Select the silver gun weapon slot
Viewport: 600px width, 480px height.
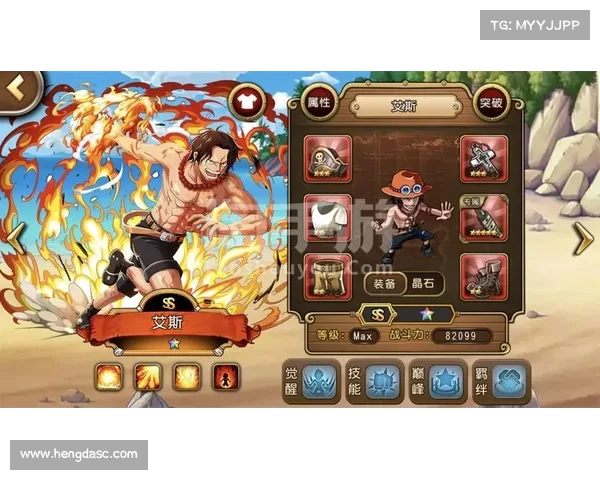pyautogui.click(x=484, y=159)
